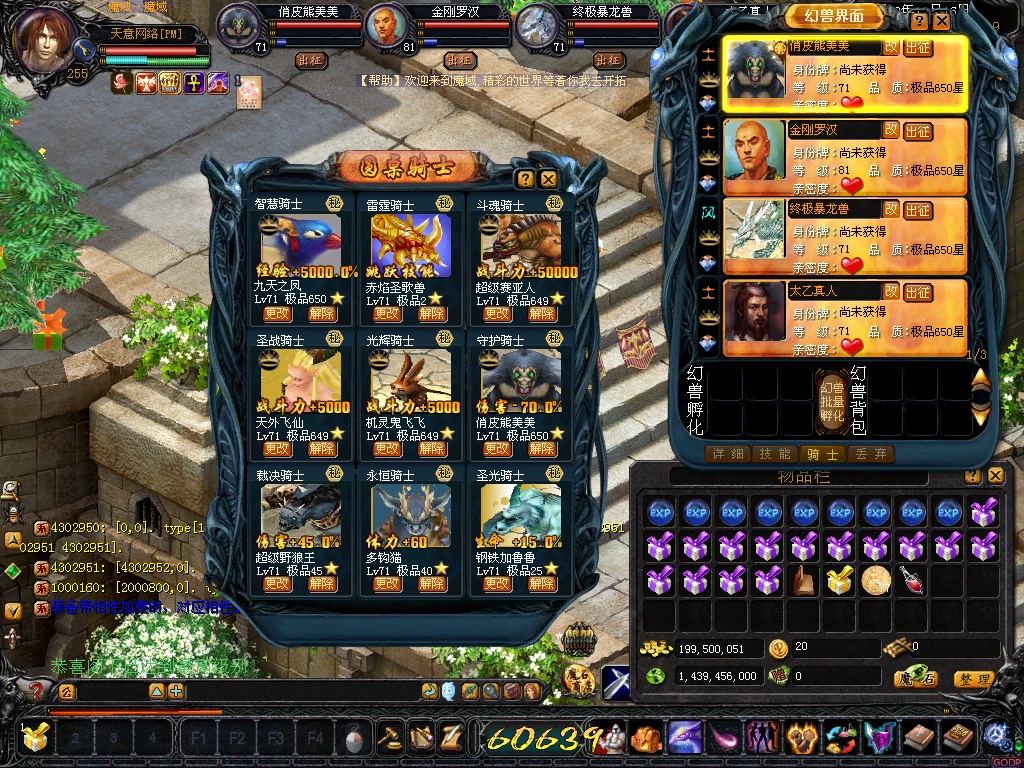The height and width of the screenshot is (768, 1024).
Task: Click 出征 for 太乙真人
Action: 917,292
